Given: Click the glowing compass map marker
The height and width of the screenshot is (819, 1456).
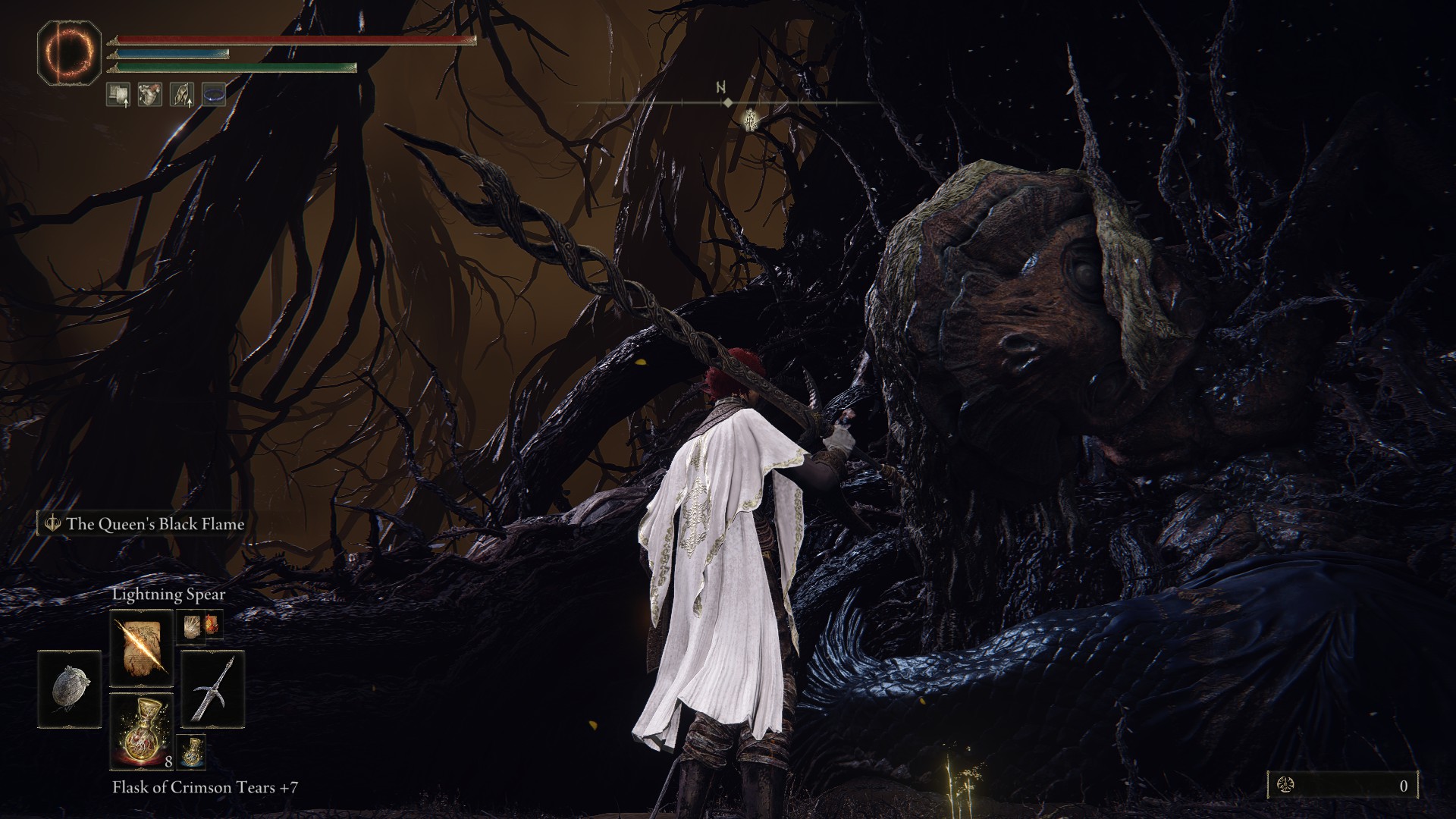Looking at the screenshot, I should [751, 119].
